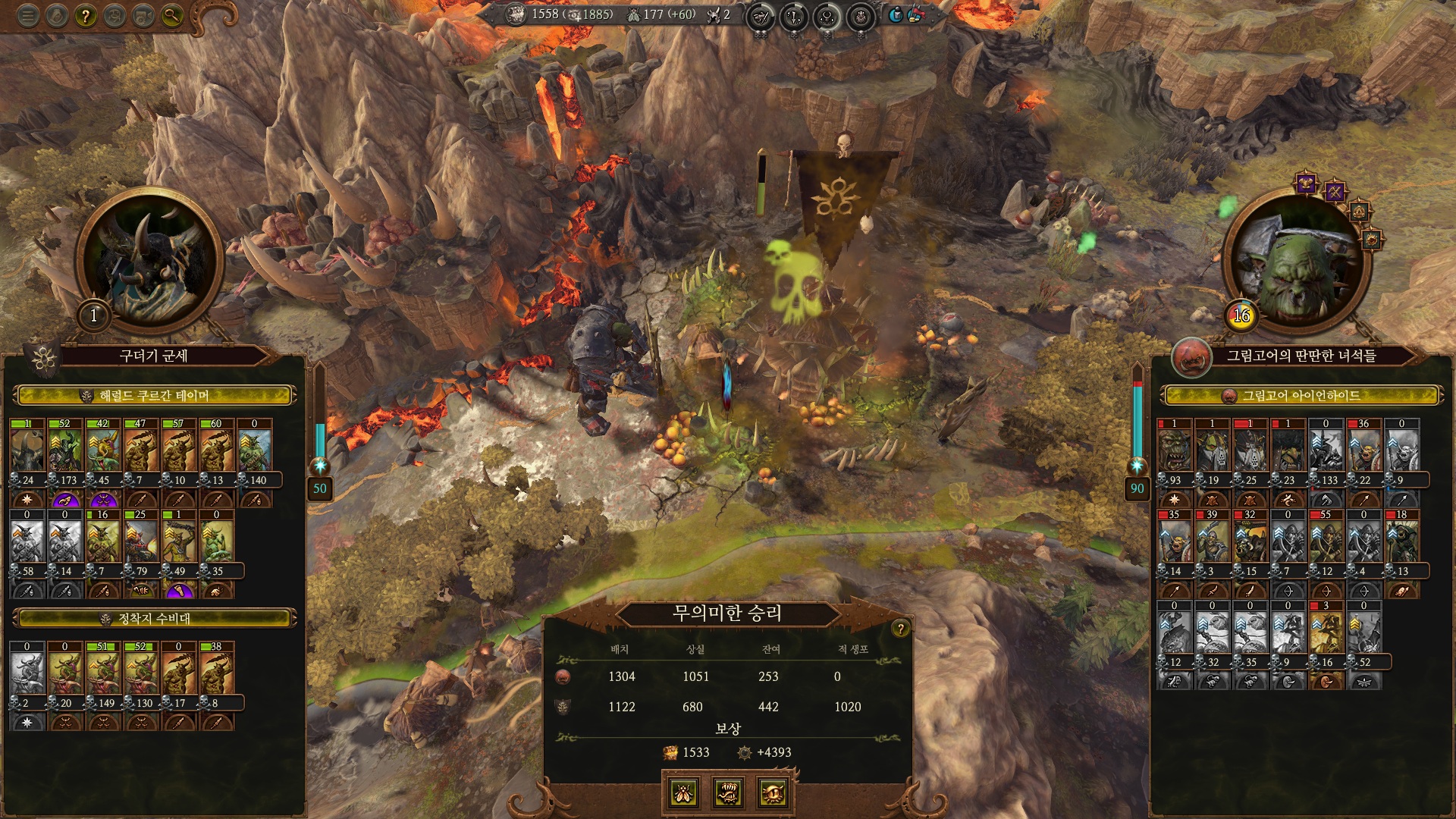Click the treasury coin pile icon
The height and width of the screenshot is (819, 1456).
coord(516,14)
